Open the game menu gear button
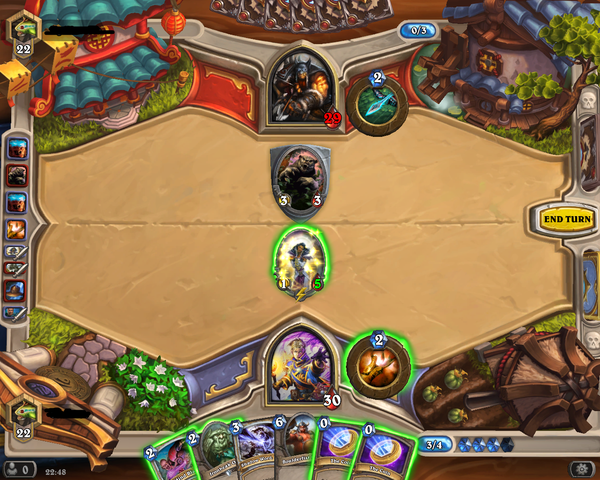Image resolution: width=600 pixels, height=480 pixels. [580, 468]
